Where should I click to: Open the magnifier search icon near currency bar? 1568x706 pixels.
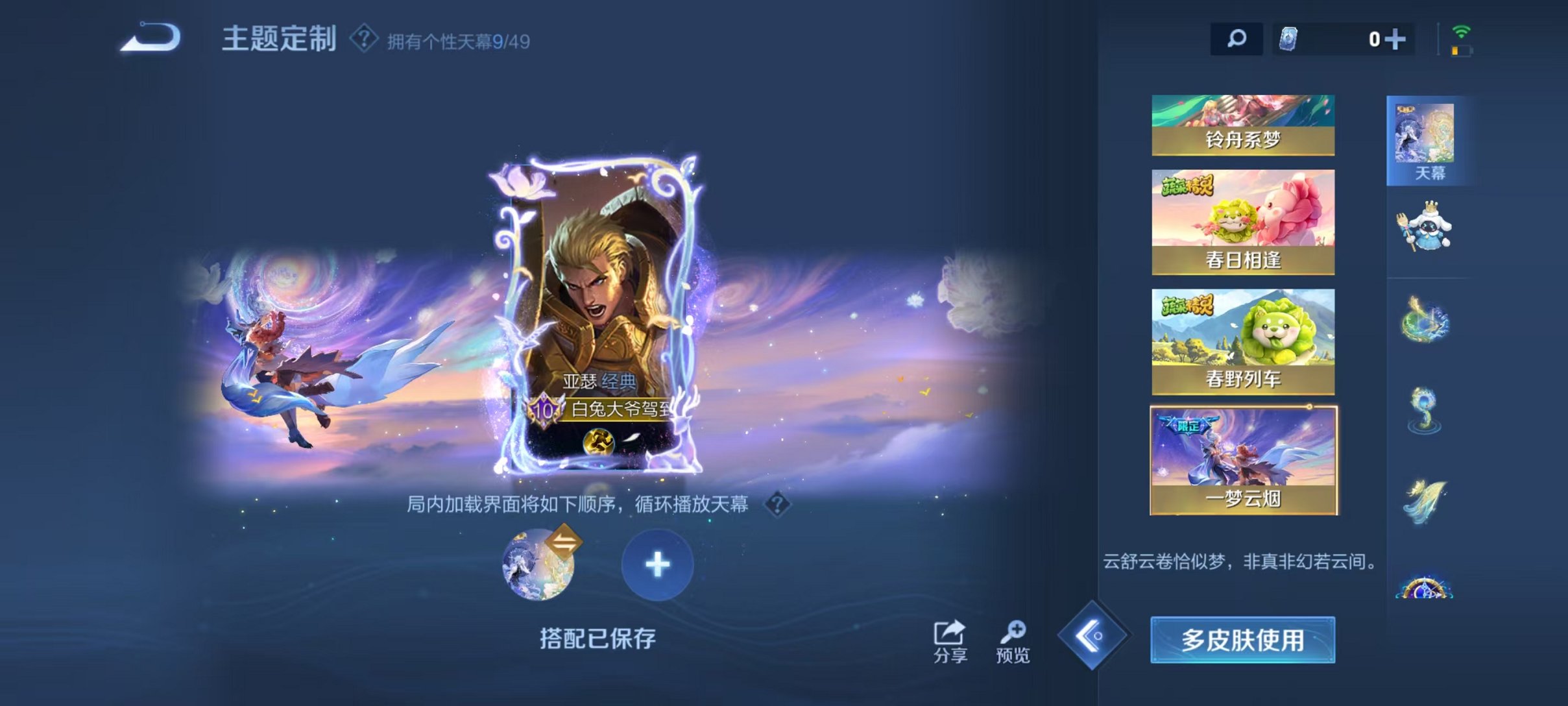(x=1236, y=39)
